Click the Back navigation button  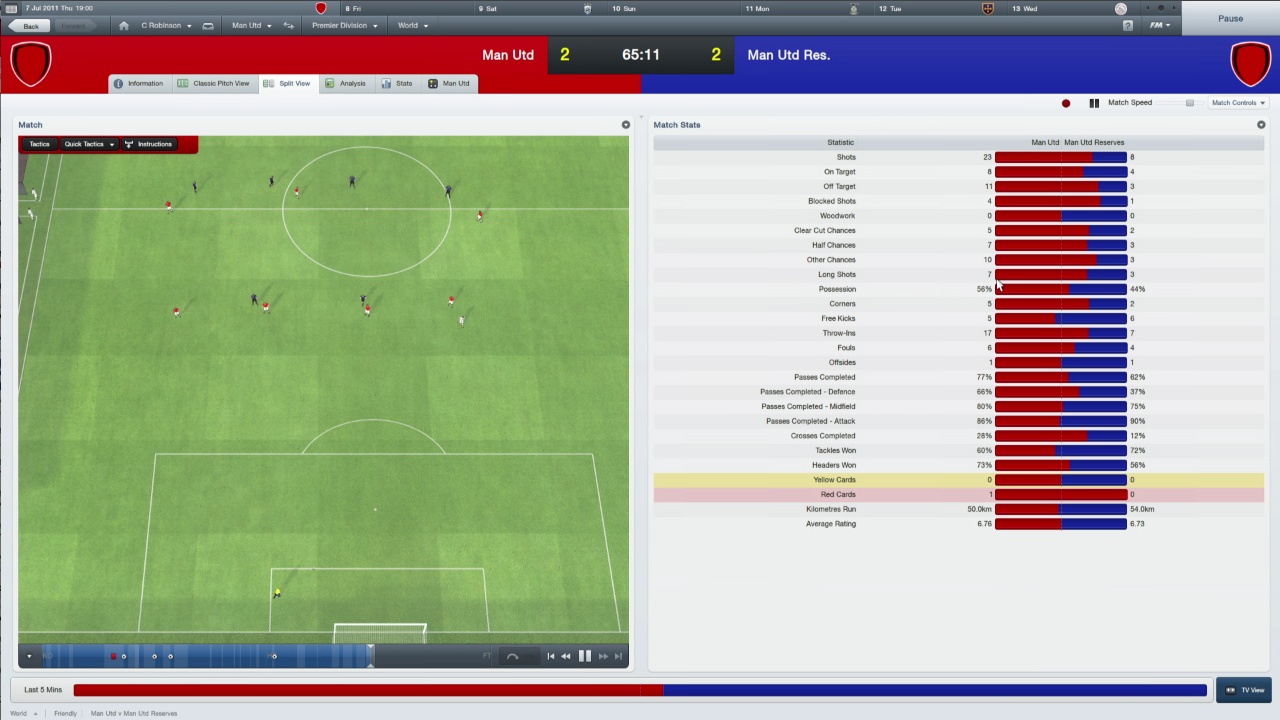pos(31,25)
